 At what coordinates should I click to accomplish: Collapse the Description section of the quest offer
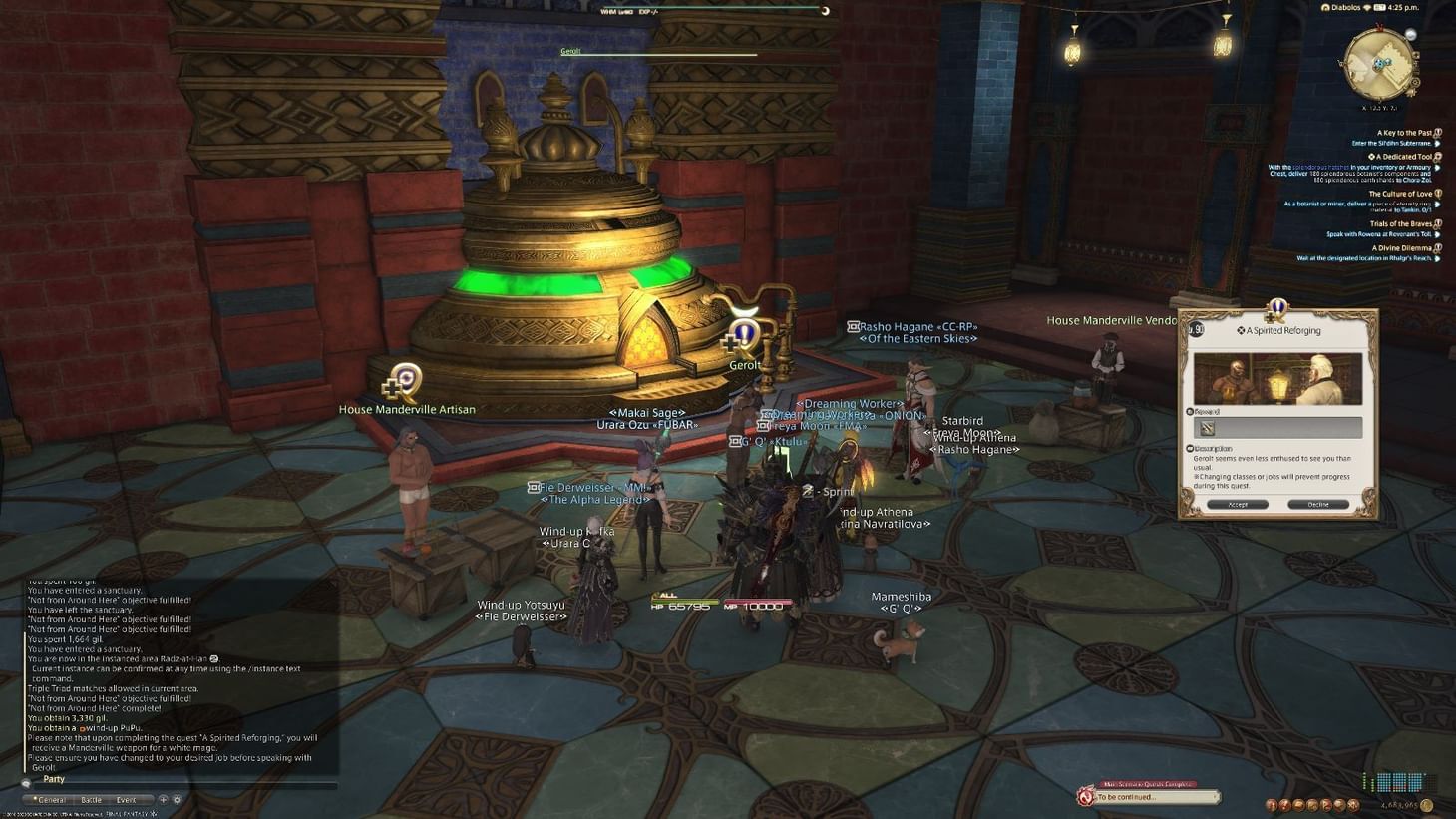[x=1191, y=448]
